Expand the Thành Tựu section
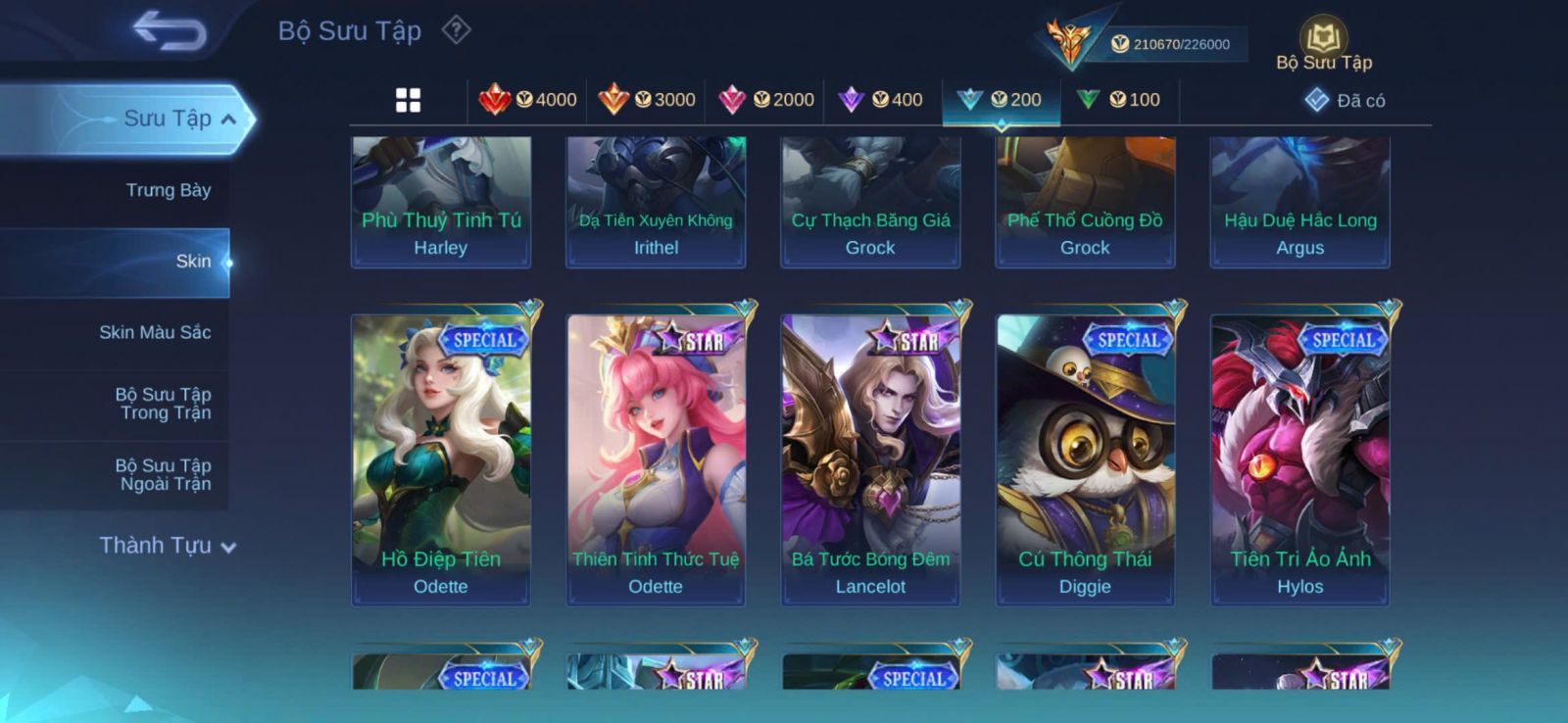This screenshot has height=723, width=1568. (168, 546)
